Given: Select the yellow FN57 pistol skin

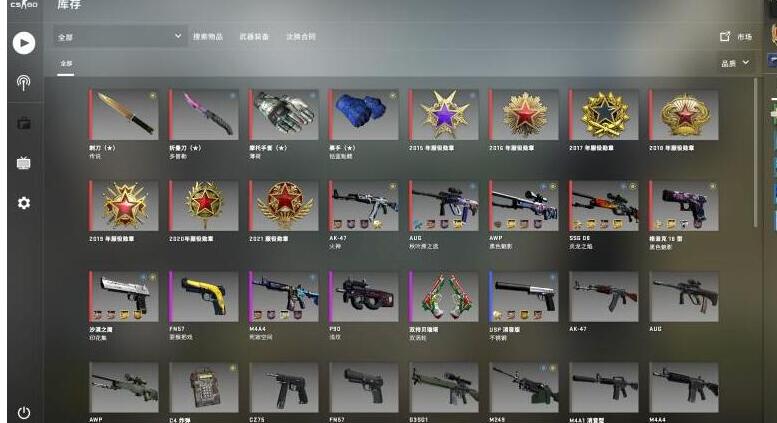Looking at the screenshot, I should tap(204, 296).
